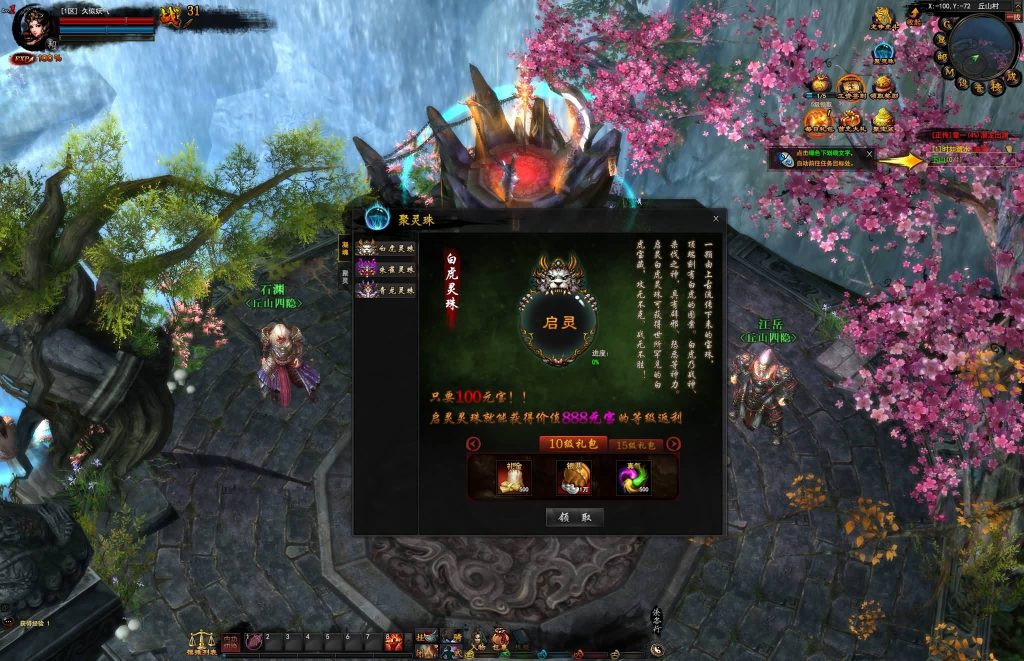
Task: Click the player portrait avatar
Action: 32,27
